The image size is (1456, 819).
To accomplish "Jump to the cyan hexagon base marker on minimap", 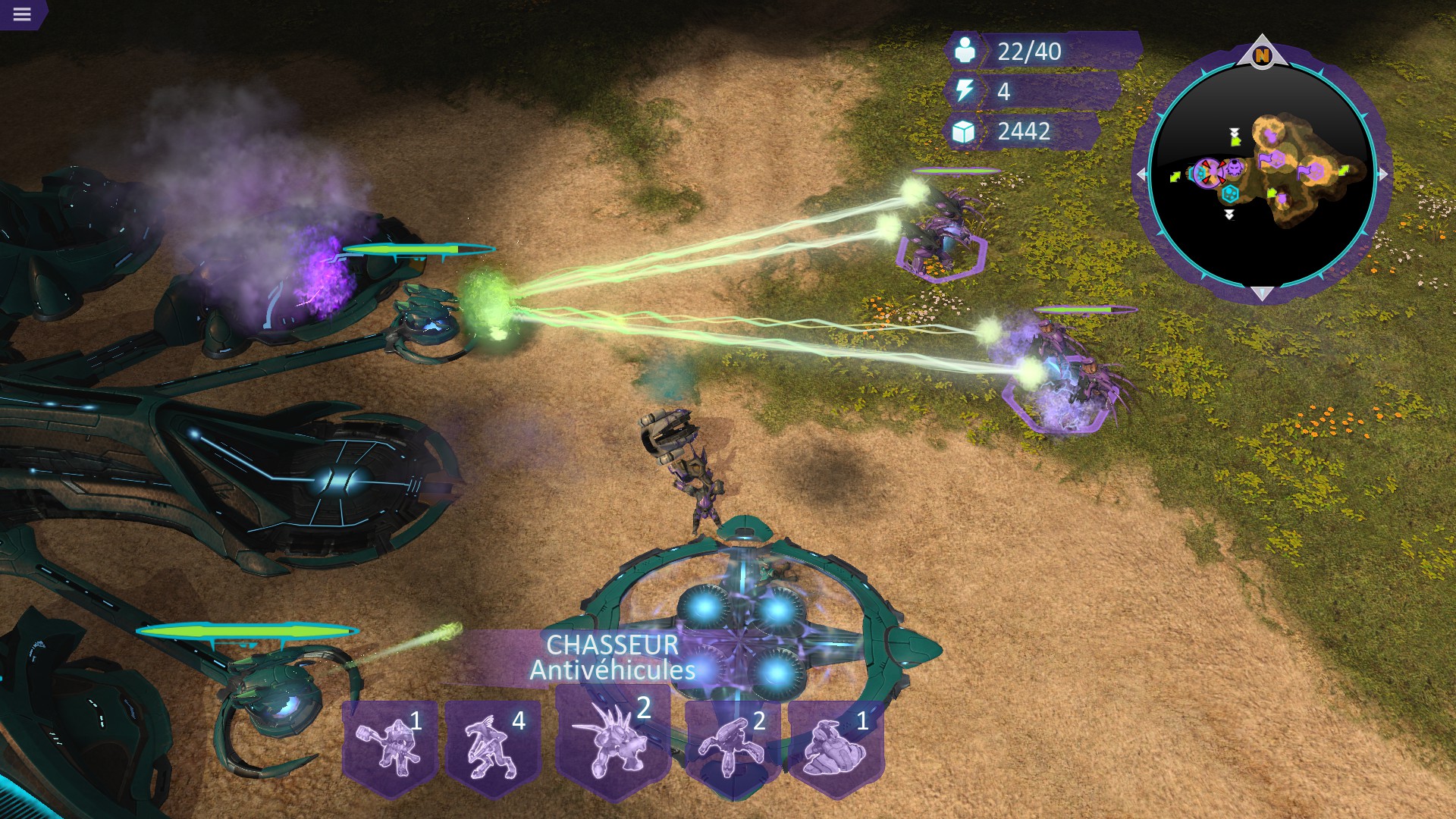I will pos(1230,193).
